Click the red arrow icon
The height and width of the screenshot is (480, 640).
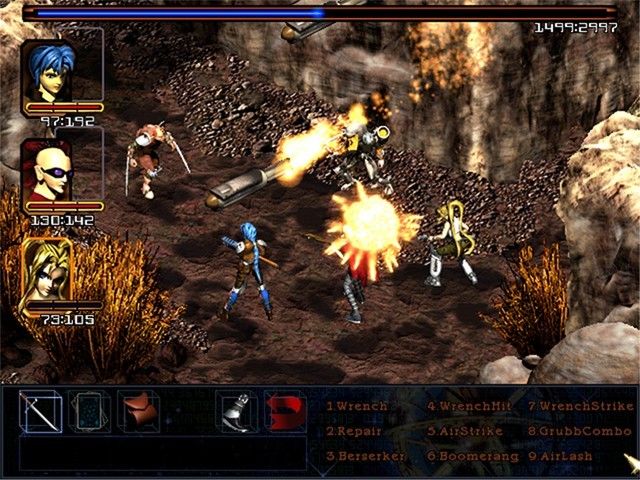tap(285, 411)
